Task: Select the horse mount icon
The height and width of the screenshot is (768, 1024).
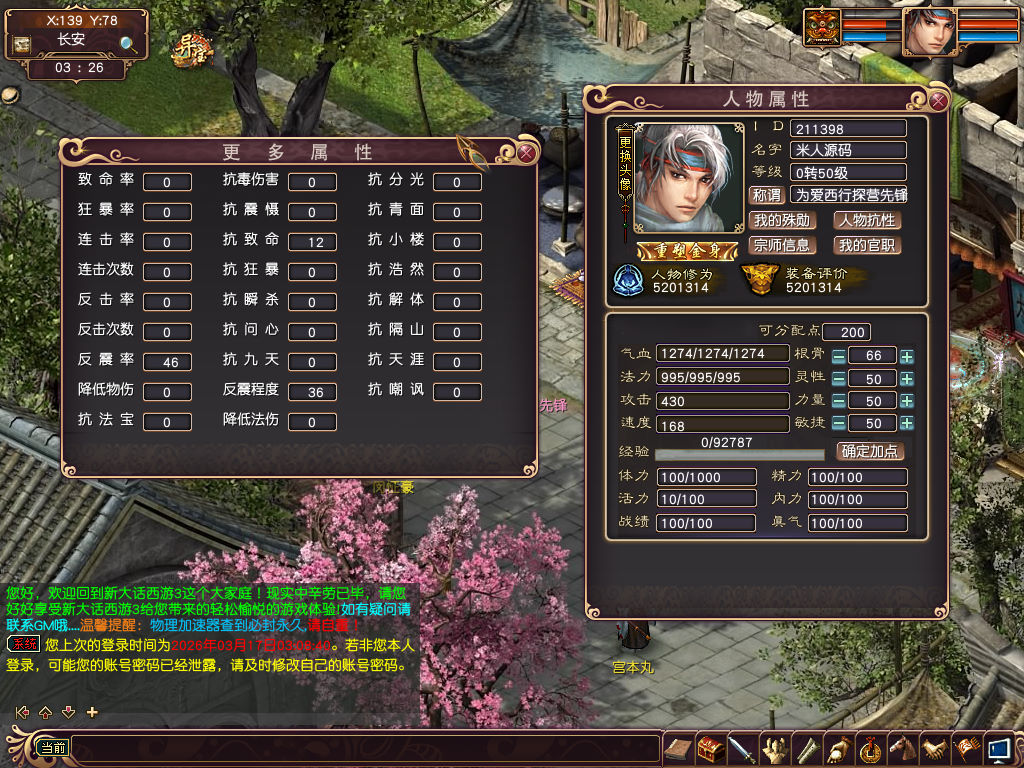Action: point(903,749)
